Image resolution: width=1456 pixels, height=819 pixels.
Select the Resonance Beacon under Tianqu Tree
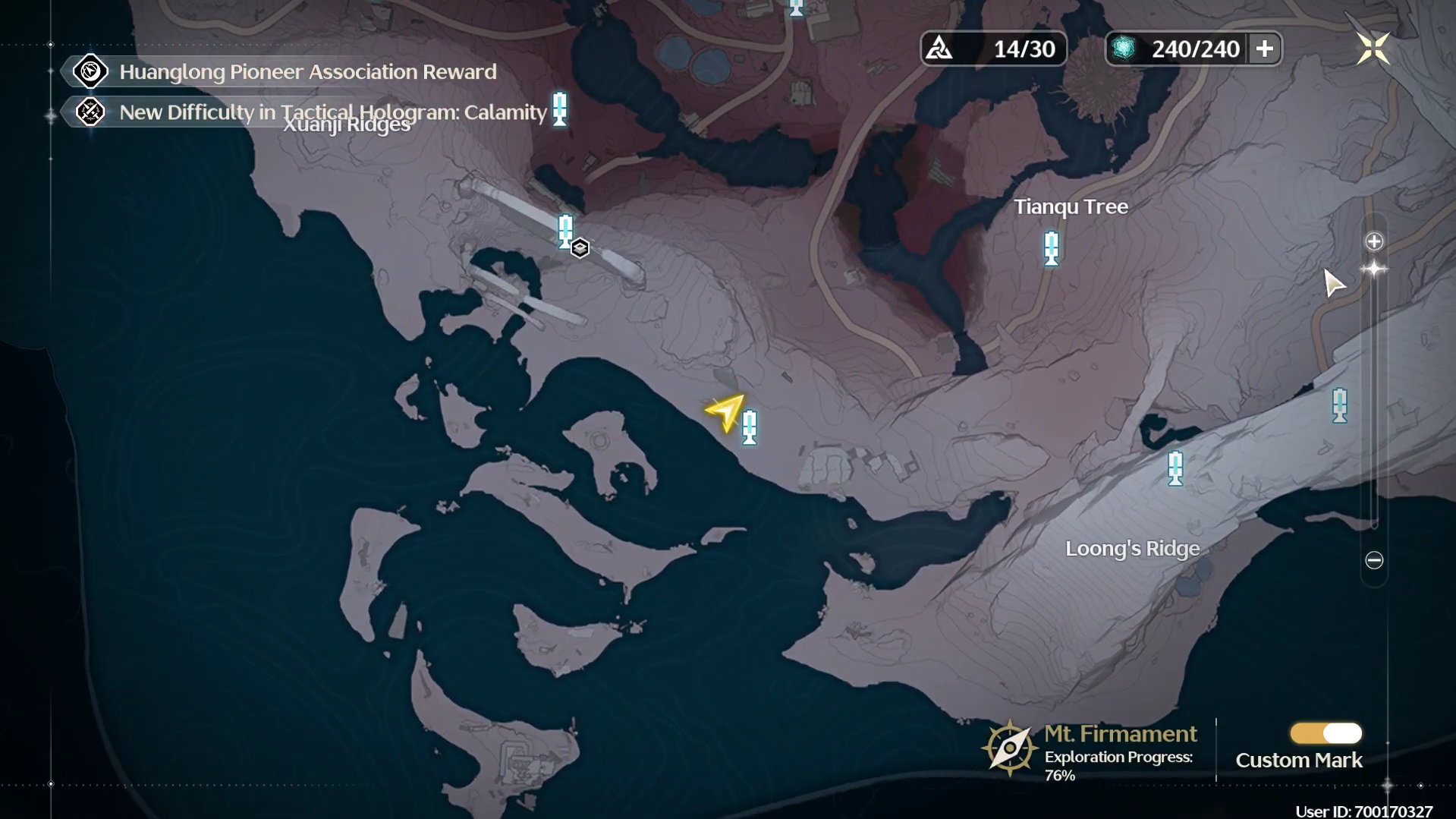coord(1051,247)
